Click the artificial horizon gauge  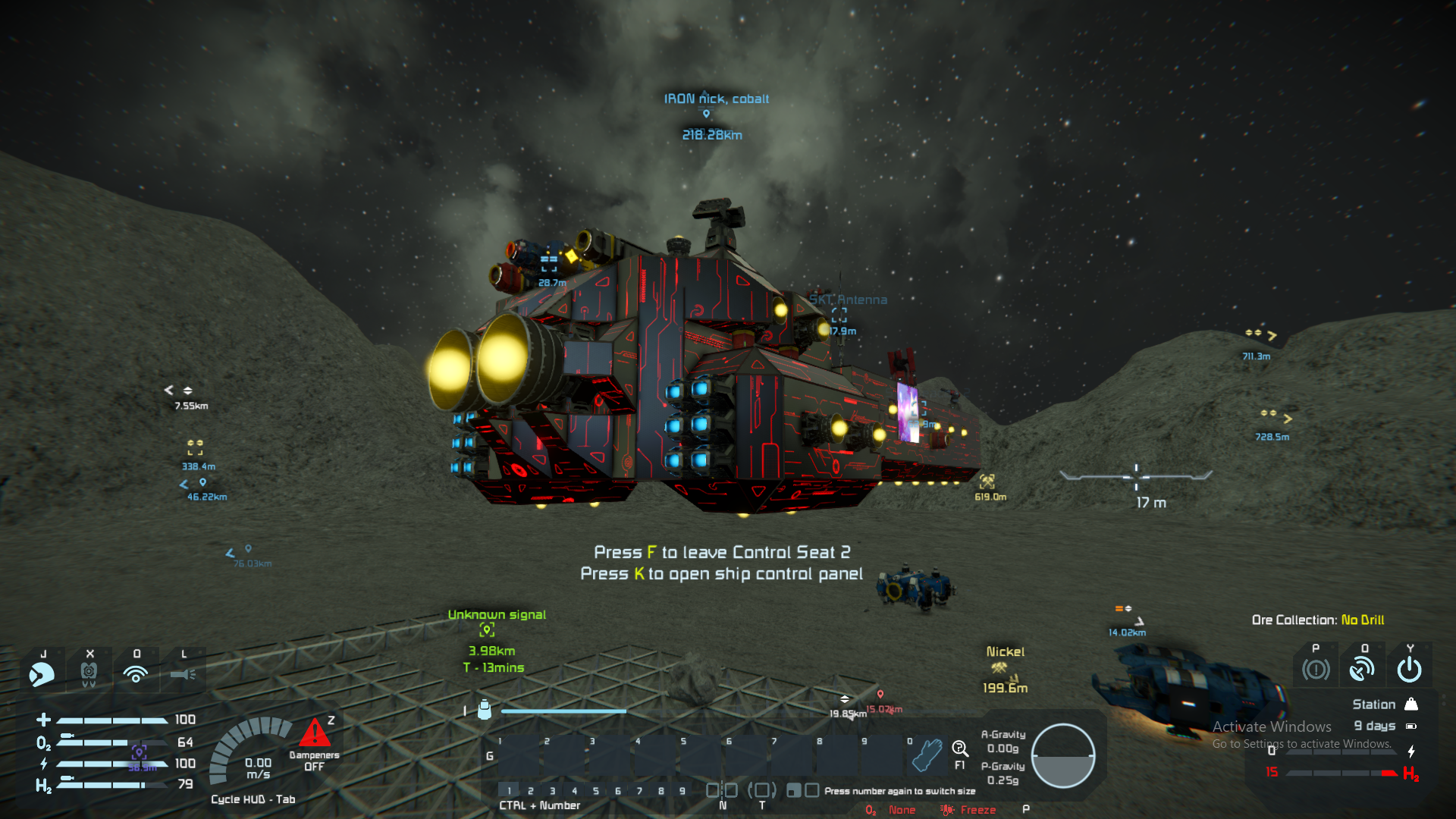(1063, 756)
